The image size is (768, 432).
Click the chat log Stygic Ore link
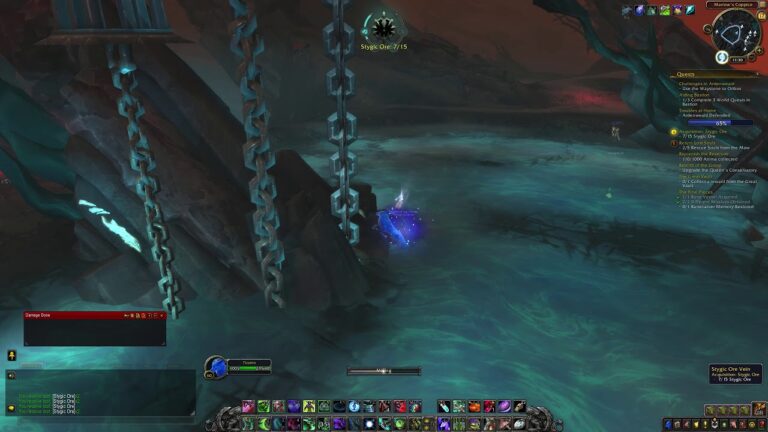pyautogui.click(x=64, y=398)
